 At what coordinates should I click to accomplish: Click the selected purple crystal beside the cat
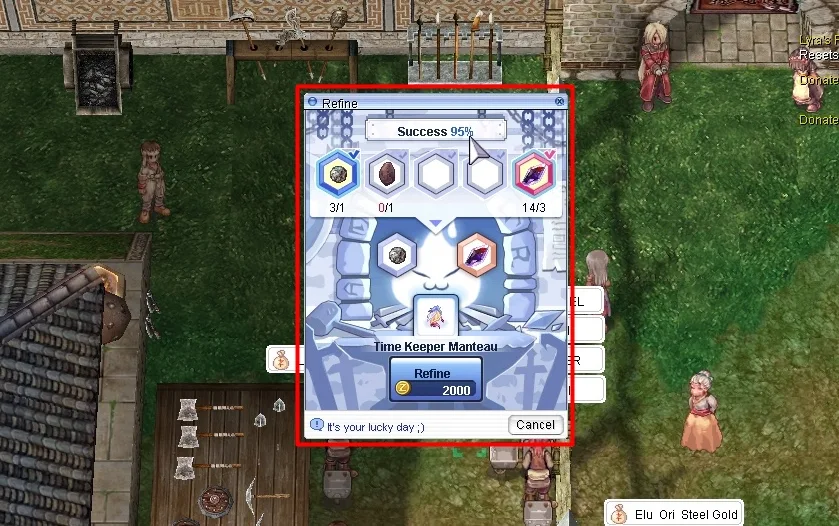(475, 254)
